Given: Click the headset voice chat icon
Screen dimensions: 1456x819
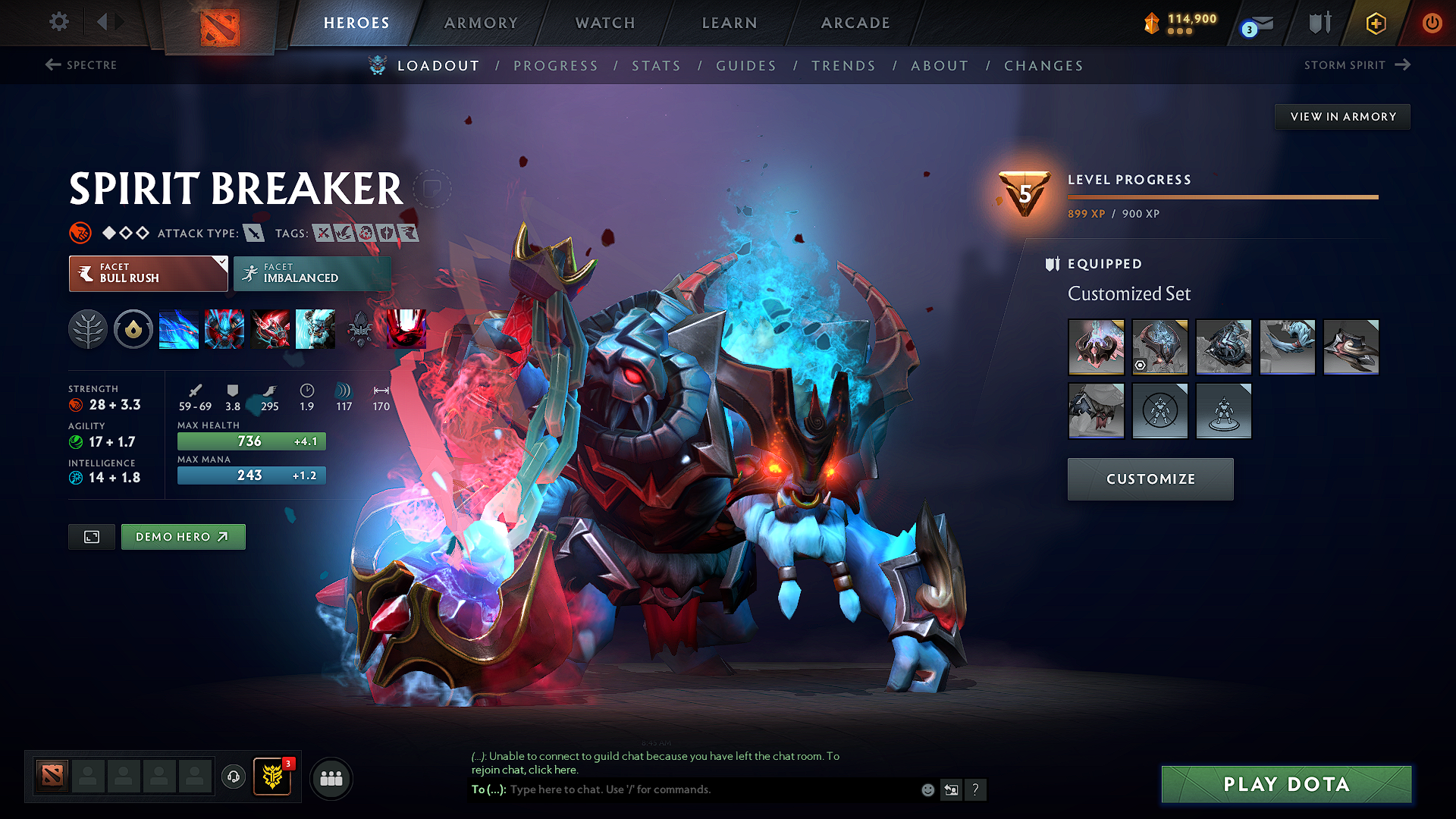Looking at the screenshot, I should 233,777.
